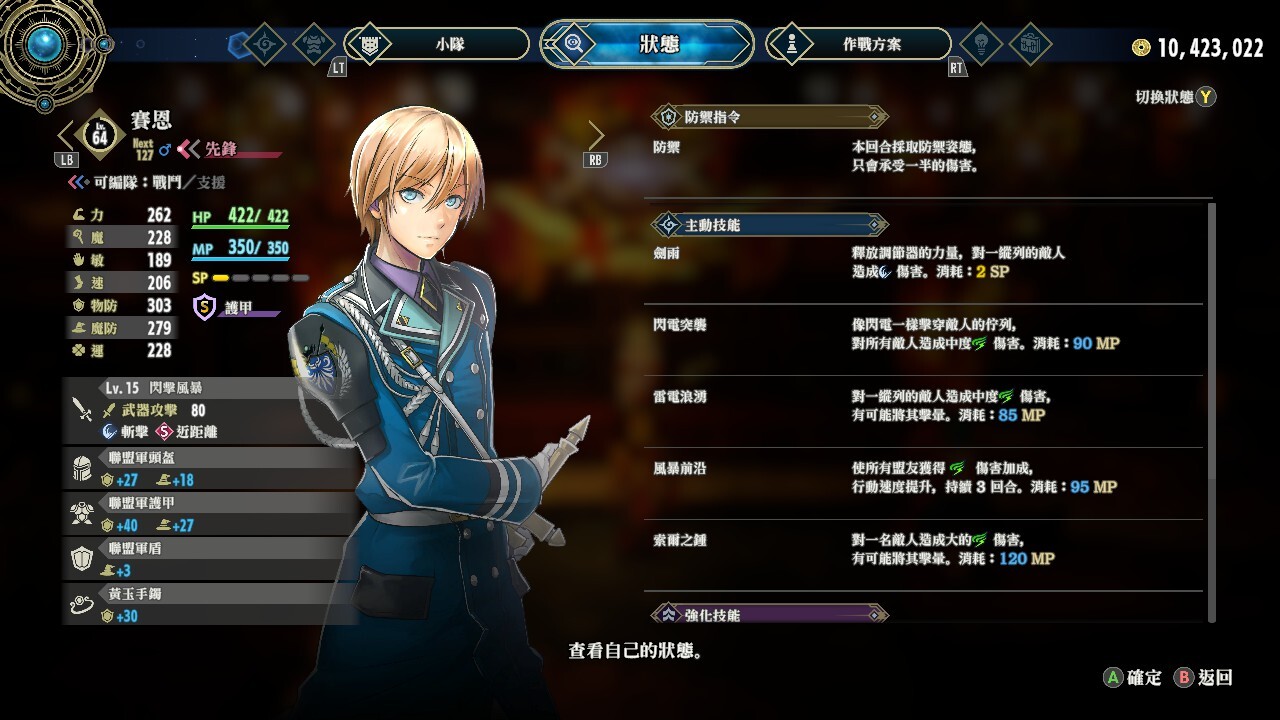Show the next character with right arrow
The width and height of the screenshot is (1280, 720).
point(596,135)
